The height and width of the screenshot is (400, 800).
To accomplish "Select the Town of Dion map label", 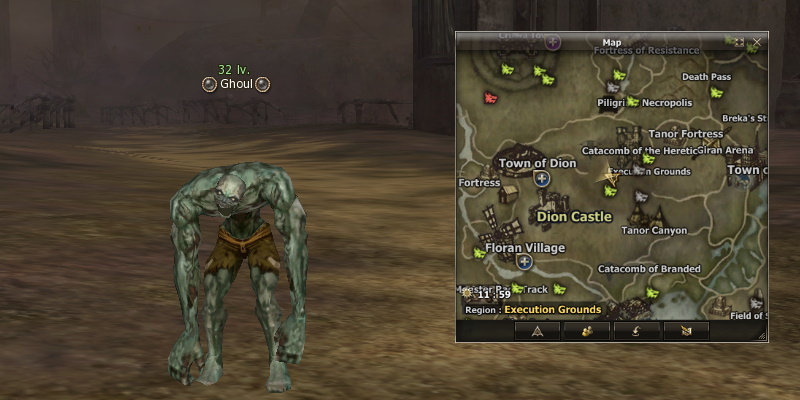I will (x=537, y=163).
